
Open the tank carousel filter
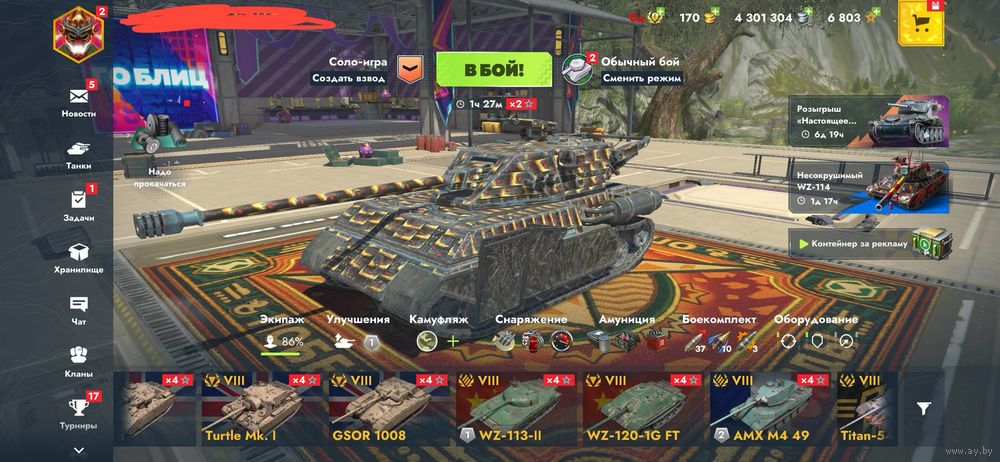click(924, 408)
